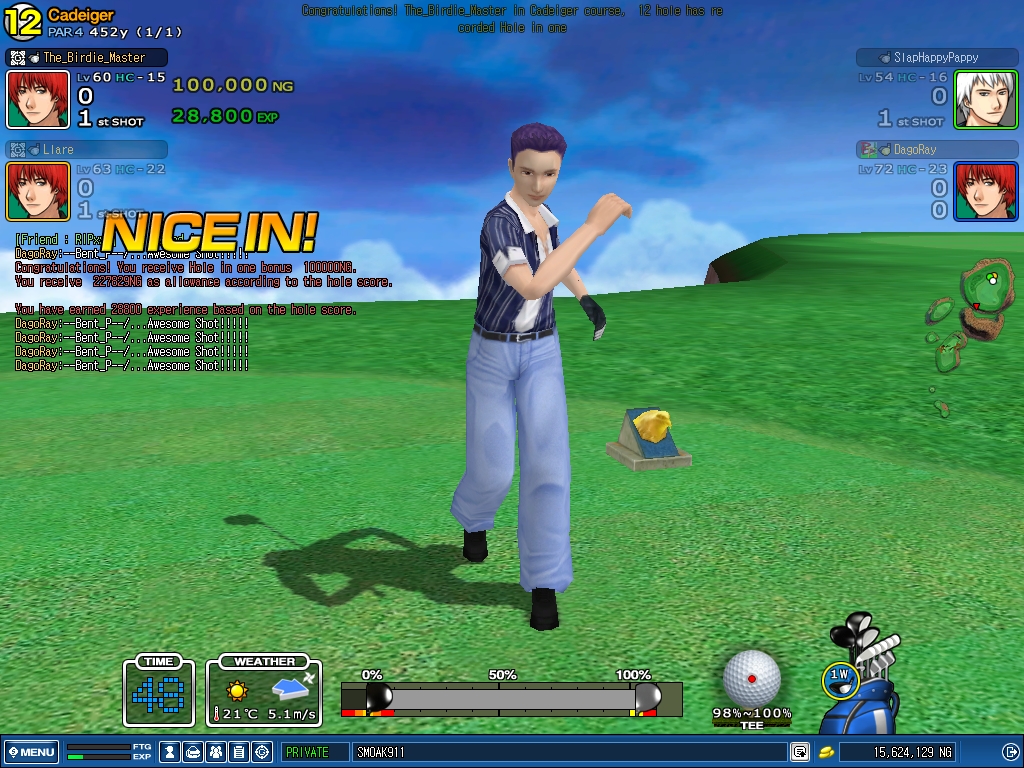
Task: Select Liare's player portrait
Action: (x=38, y=191)
